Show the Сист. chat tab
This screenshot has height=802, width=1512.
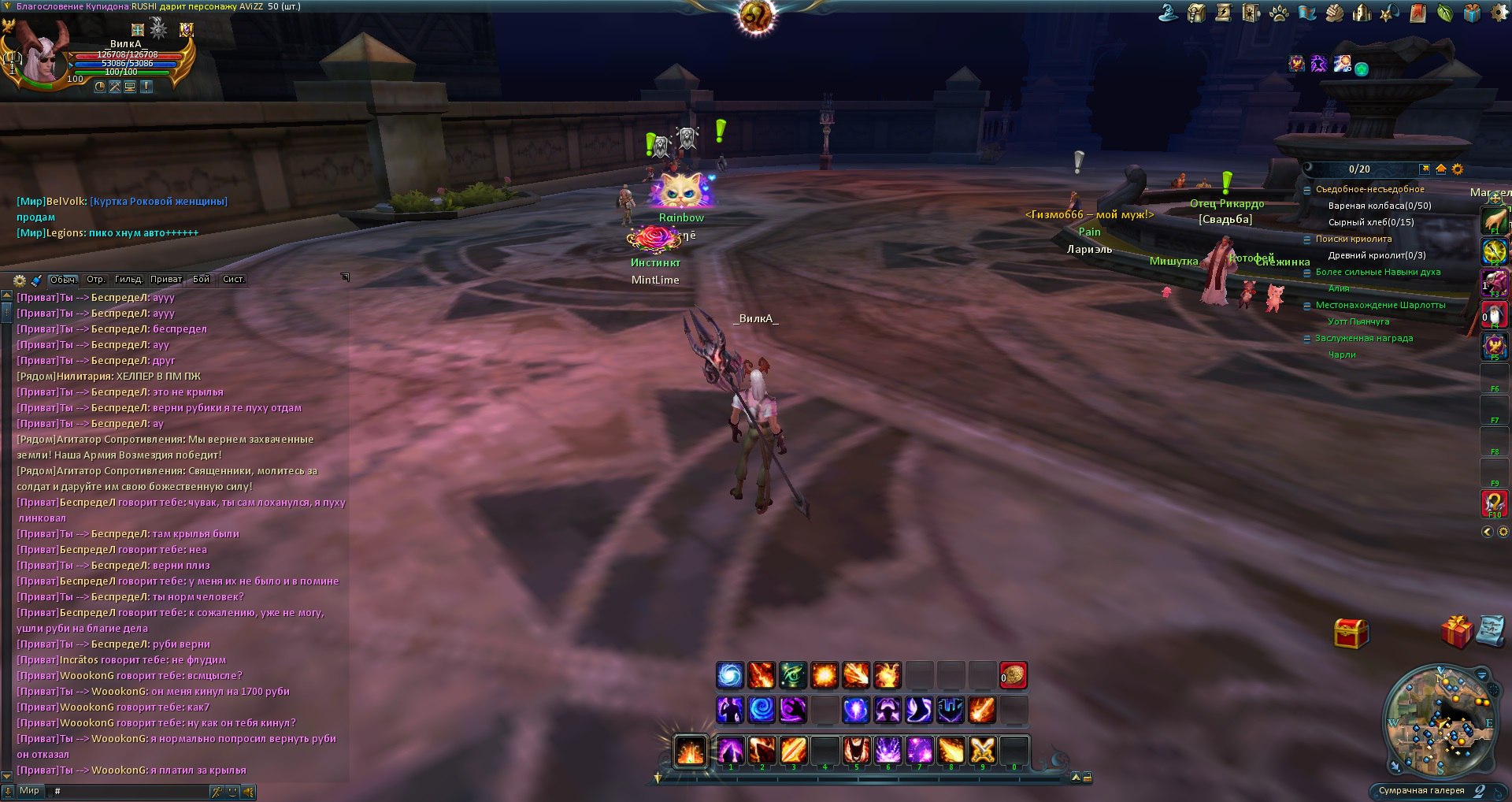pos(233,280)
